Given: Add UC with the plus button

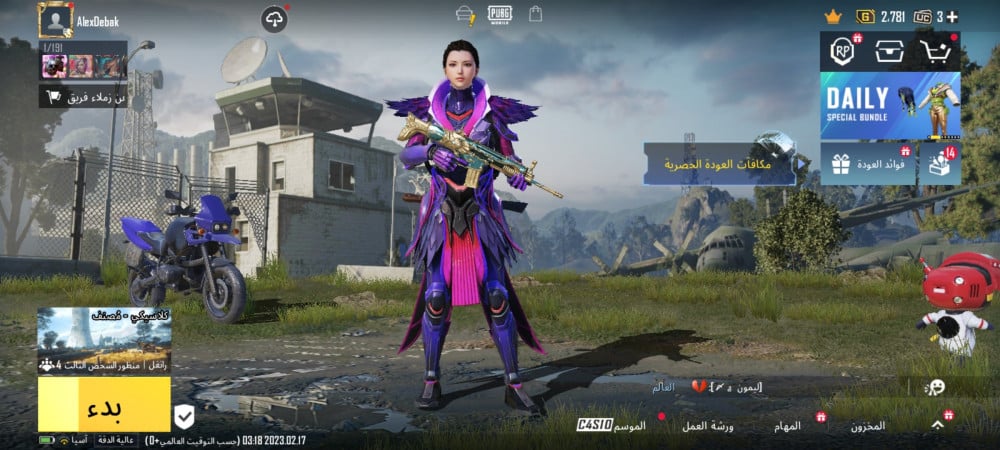Looking at the screenshot, I should point(952,16).
